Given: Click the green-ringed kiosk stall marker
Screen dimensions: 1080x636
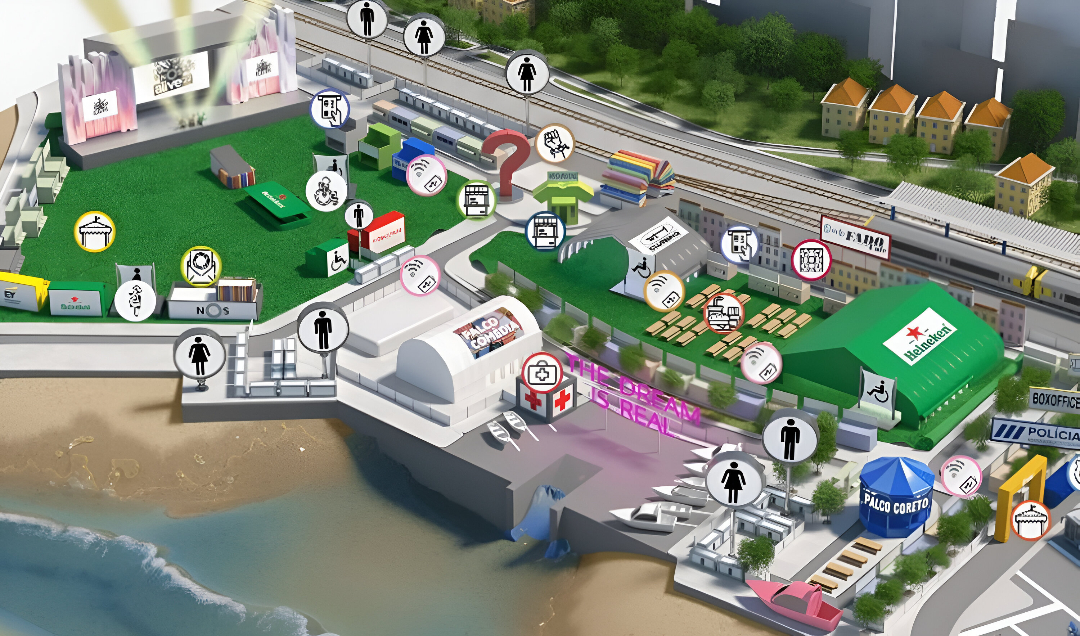Looking at the screenshot, I should coord(477,199).
